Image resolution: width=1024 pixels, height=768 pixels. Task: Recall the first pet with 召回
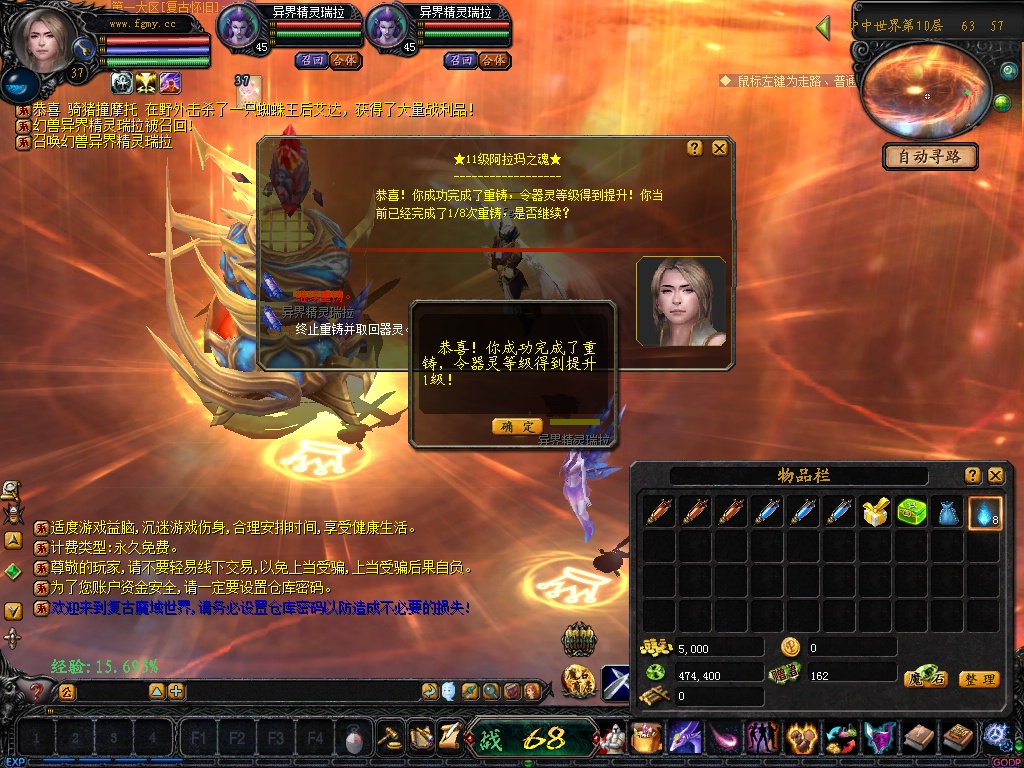pos(310,60)
